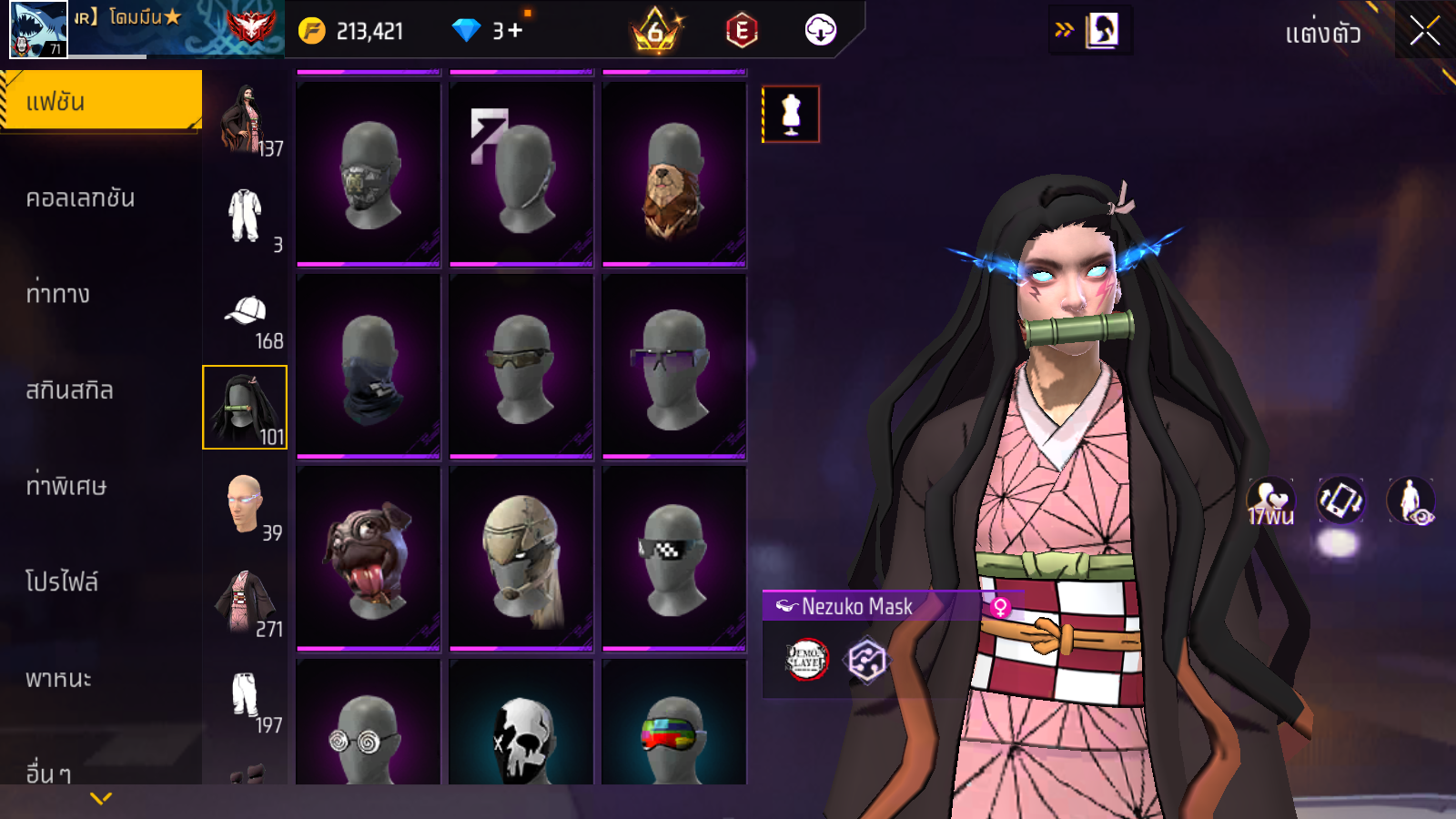
Task: Click the mannequin preview button
Action: pos(791,115)
